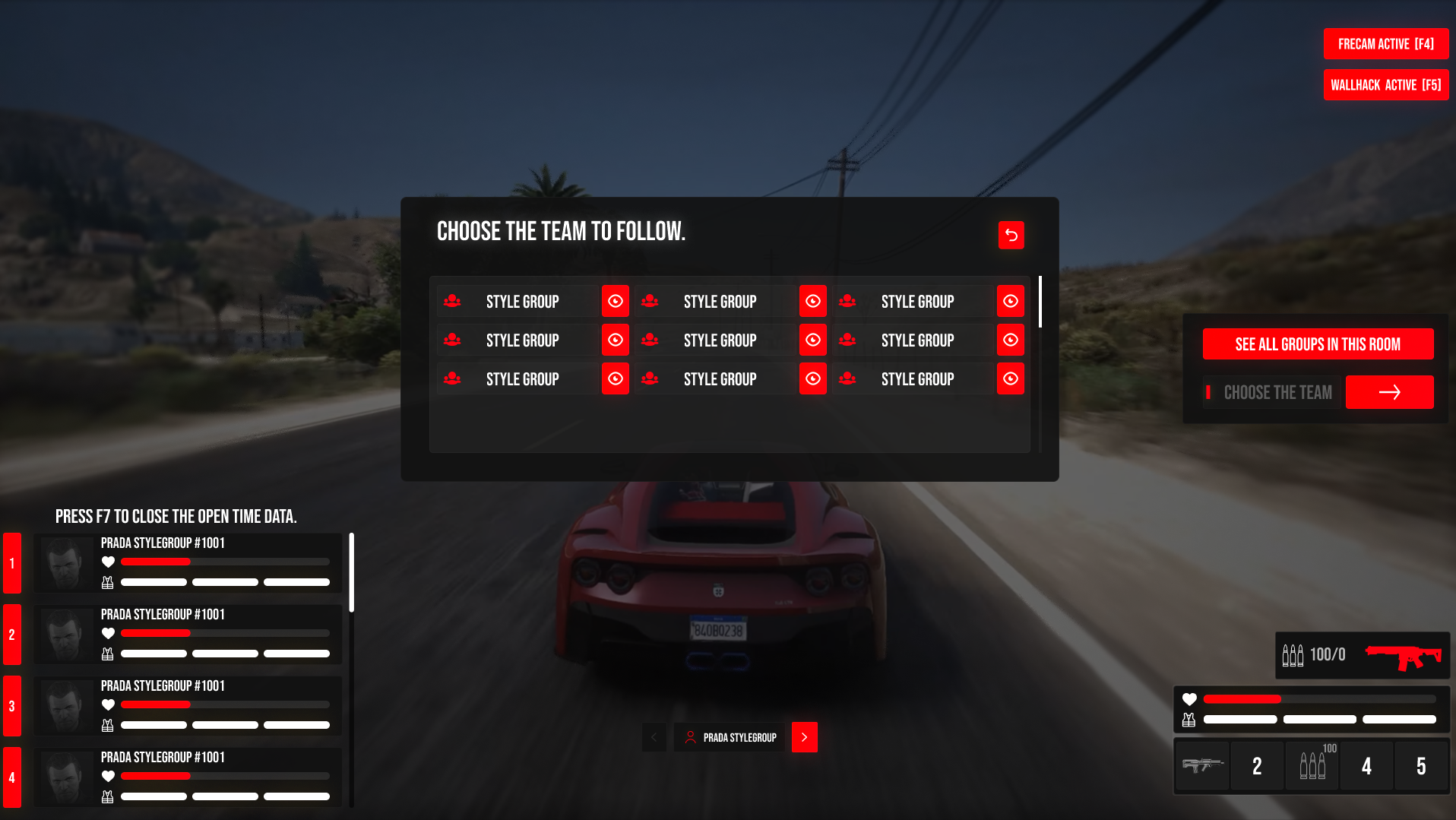The height and width of the screenshot is (820, 1456).
Task: Select the ammo slot showing 100
Action: [x=1312, y=766]
